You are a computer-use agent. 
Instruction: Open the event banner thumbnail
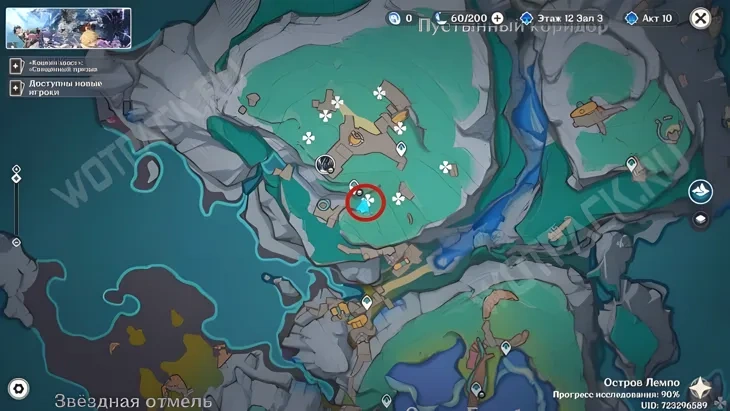pos(68,28)
